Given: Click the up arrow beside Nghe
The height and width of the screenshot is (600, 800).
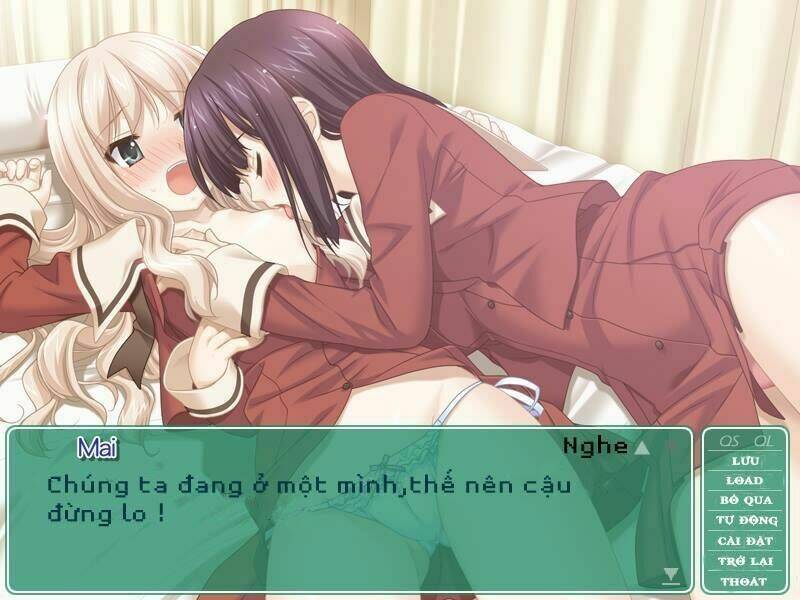Looking at the screenshot, I should 642,448.
